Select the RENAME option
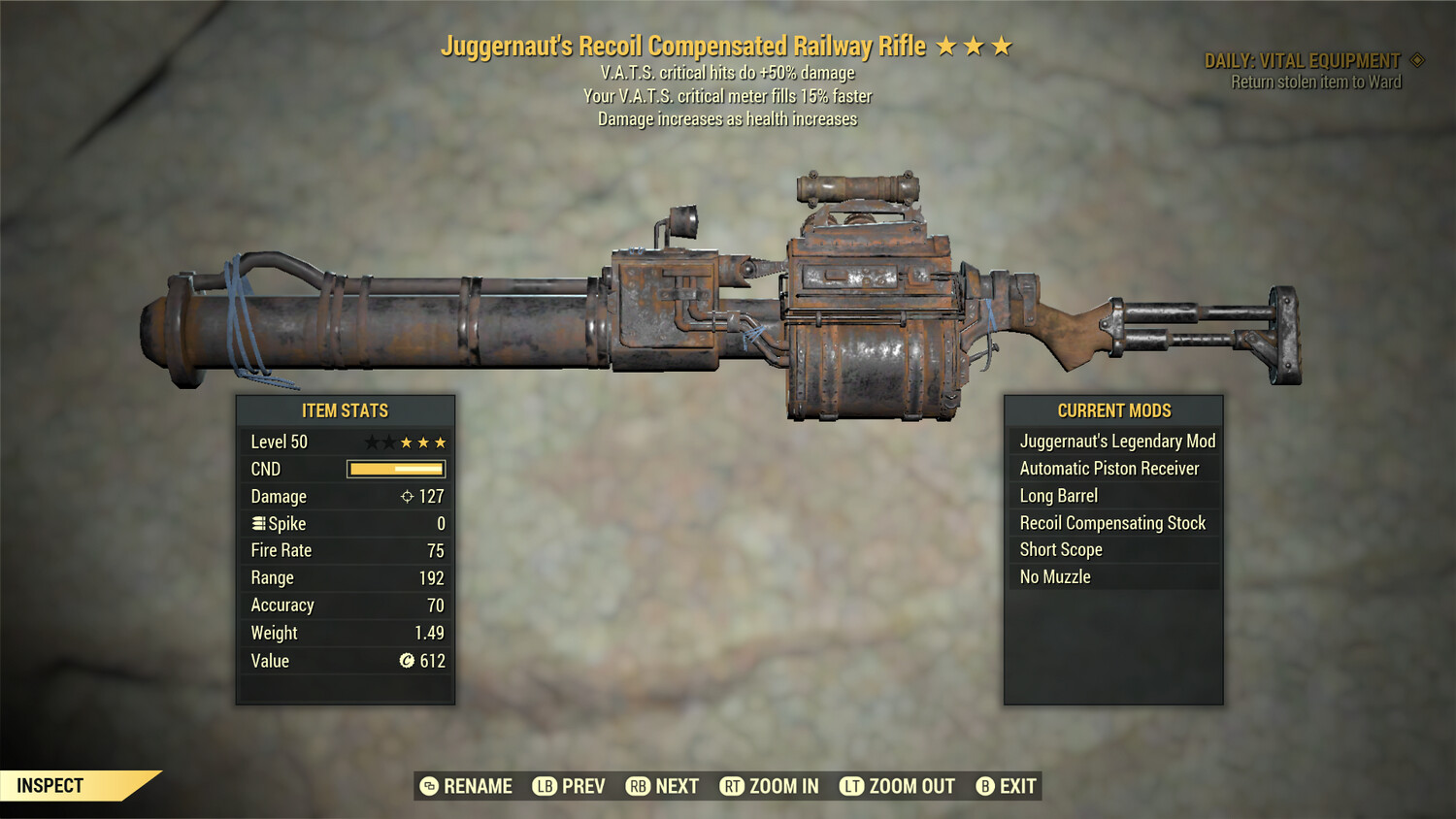Image resolution: width=1456 pixels, height=819 pixels. pos(477,786)
